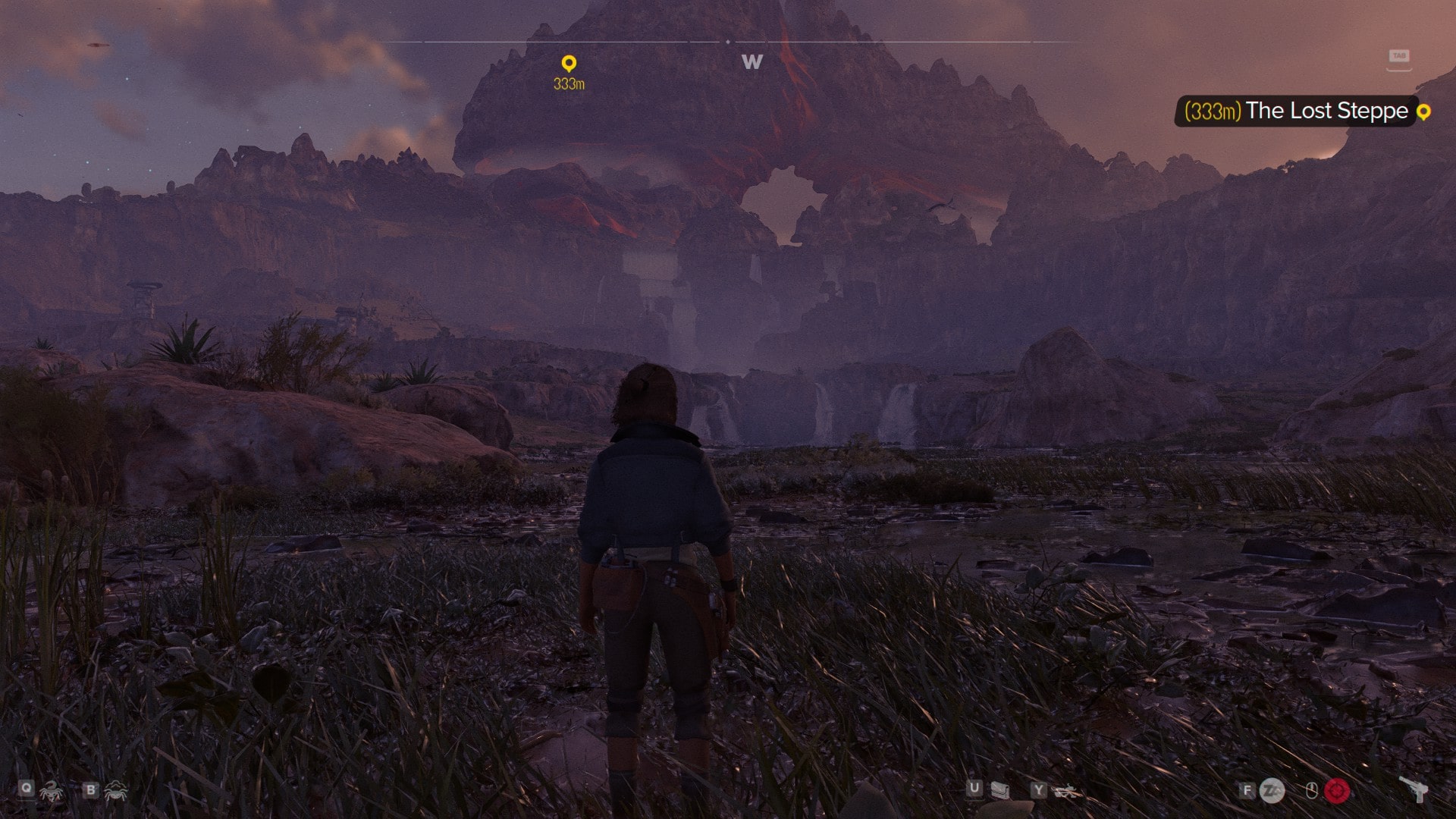Activate the Nix creature command with raised tail
This screenshot has height=819, width=1456.
coord(51,792)
